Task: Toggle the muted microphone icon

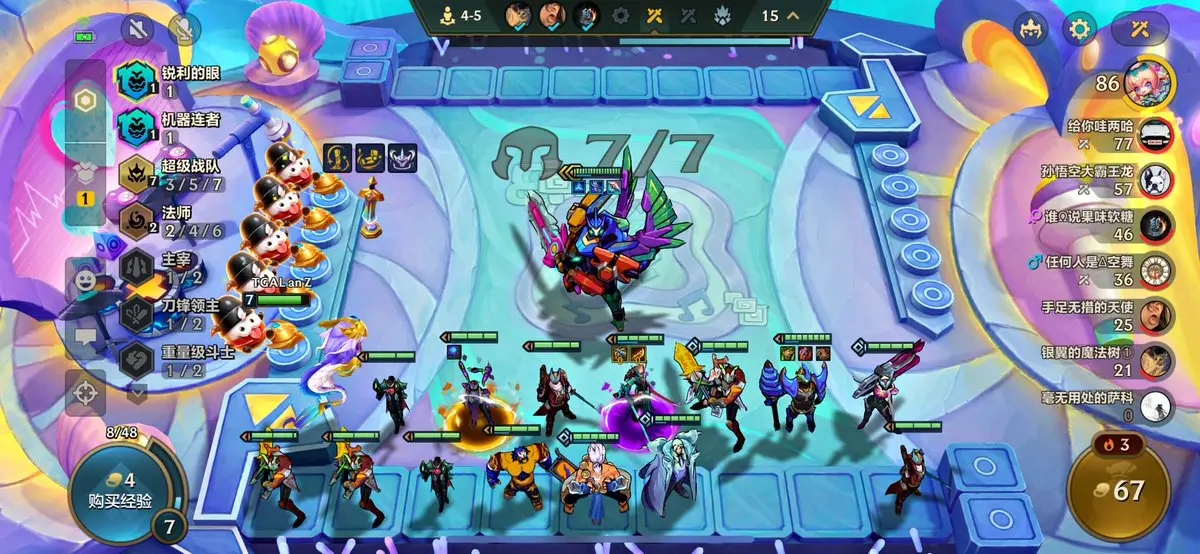Action: coord(184,29)
